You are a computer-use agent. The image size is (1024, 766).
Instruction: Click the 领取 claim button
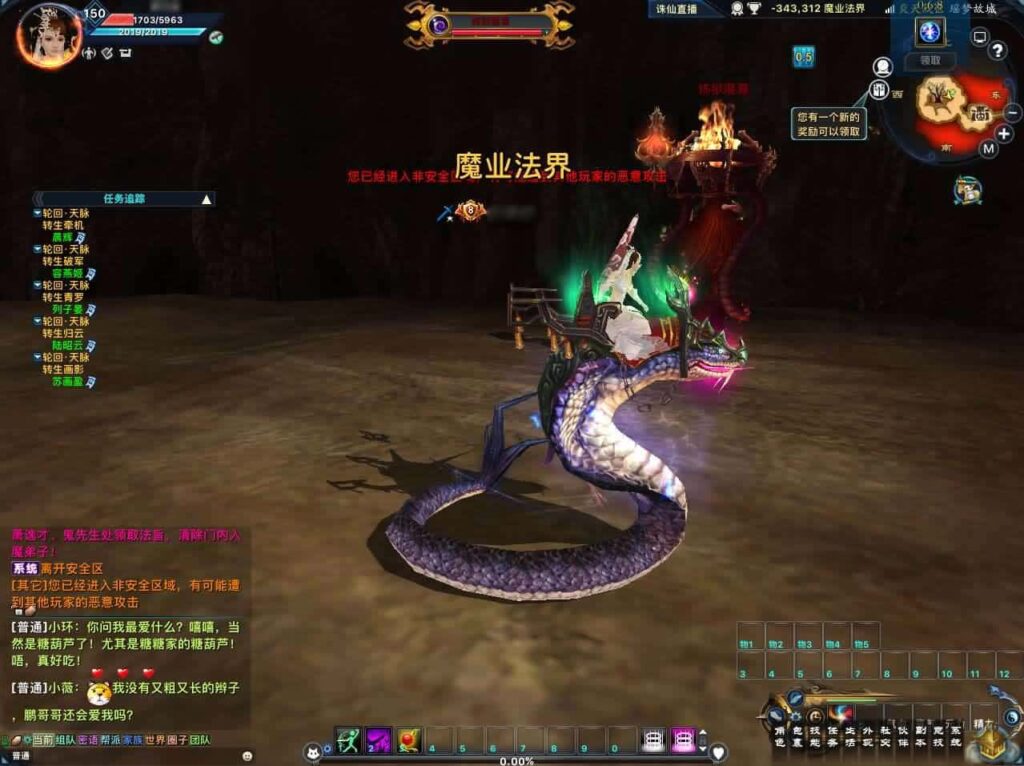click(930, 60)
